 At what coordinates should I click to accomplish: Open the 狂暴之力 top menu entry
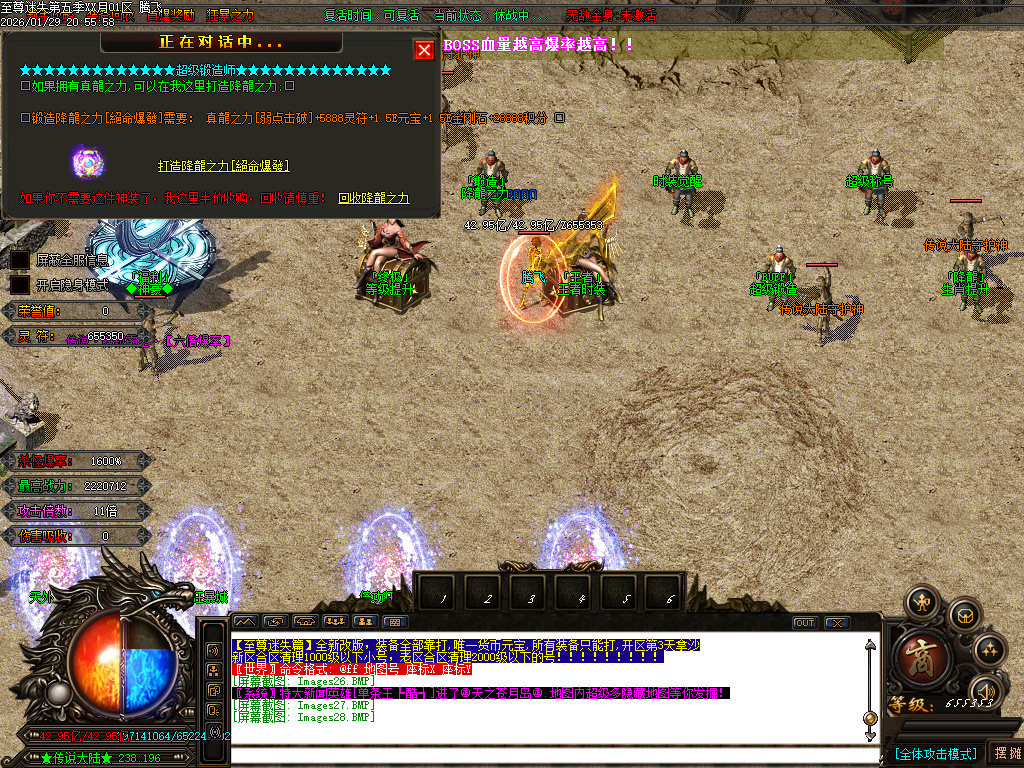[x=230, y=16]
